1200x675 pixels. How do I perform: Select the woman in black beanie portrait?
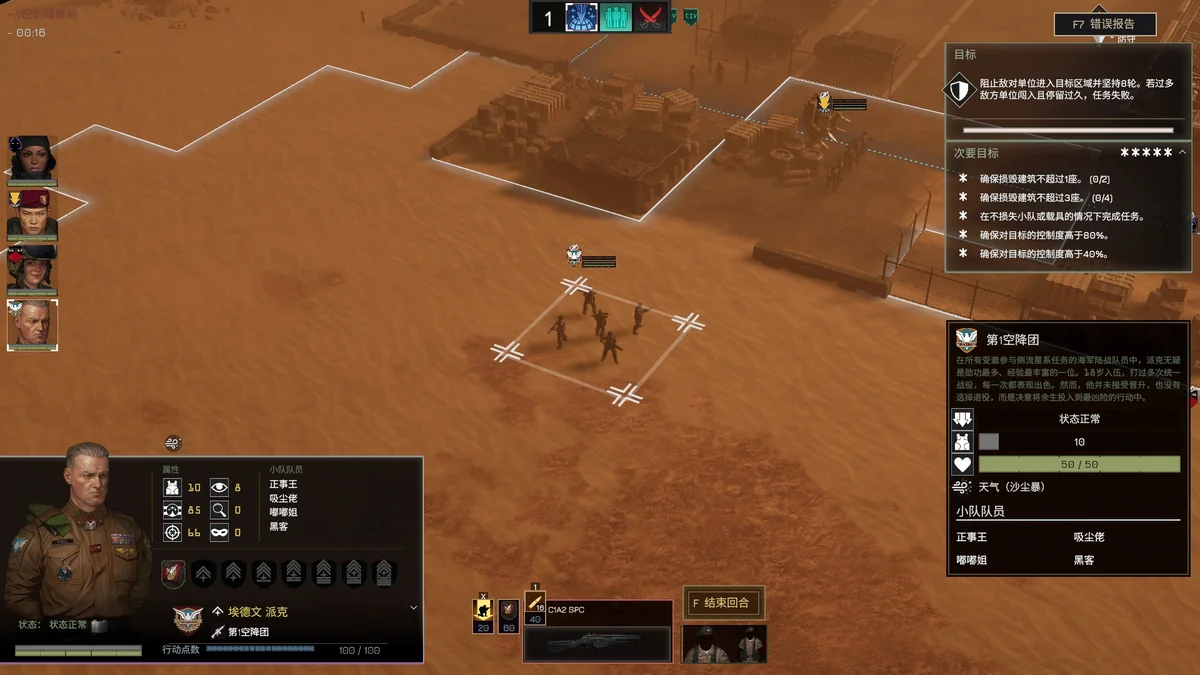tap(33, 158)
